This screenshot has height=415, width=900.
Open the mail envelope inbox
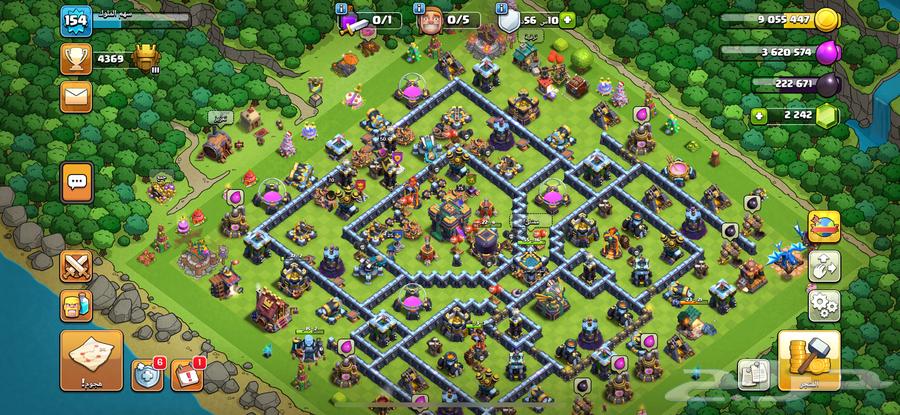click(77, 96)
